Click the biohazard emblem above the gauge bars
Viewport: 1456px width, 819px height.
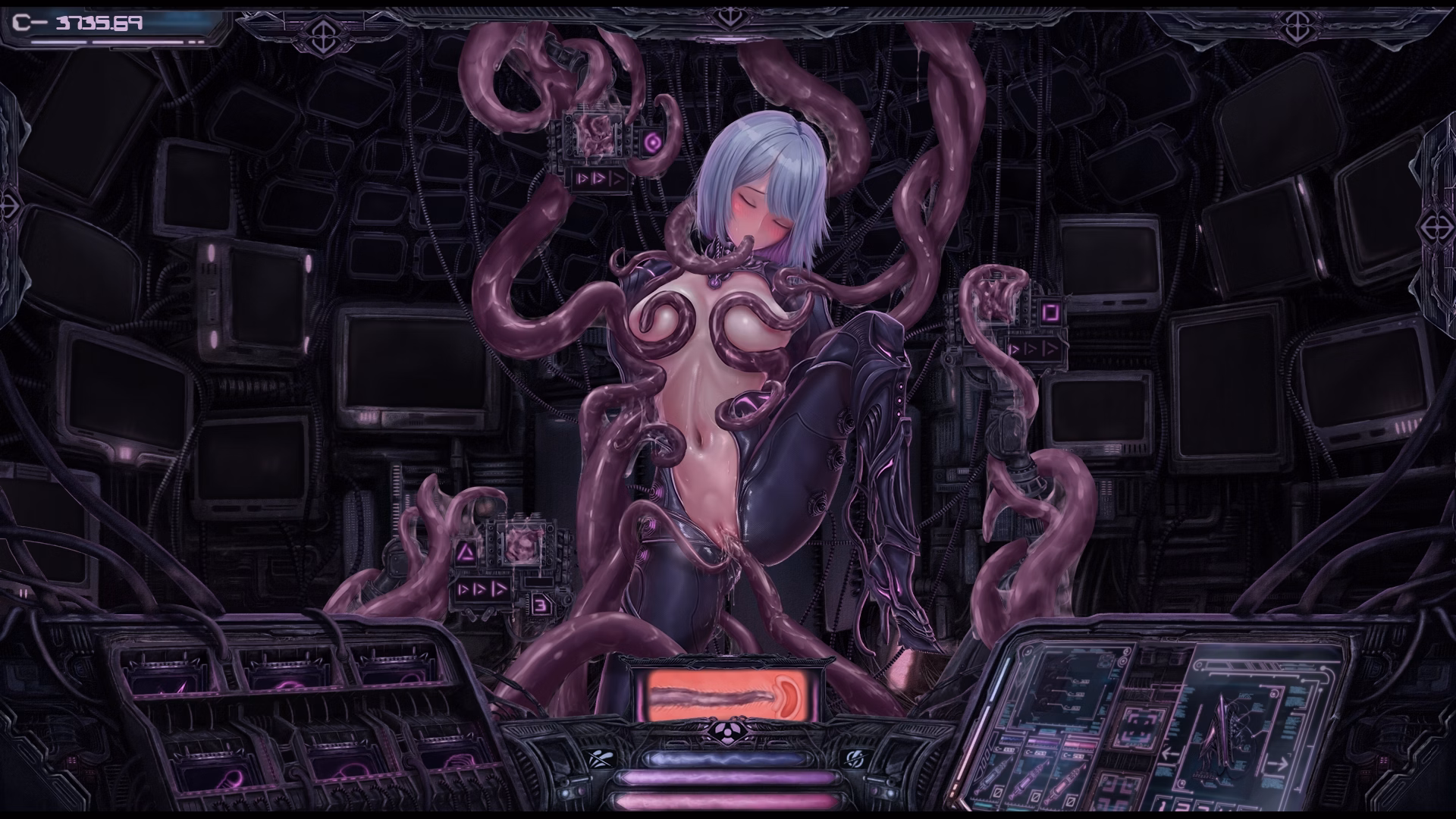[x=728, y=733]
